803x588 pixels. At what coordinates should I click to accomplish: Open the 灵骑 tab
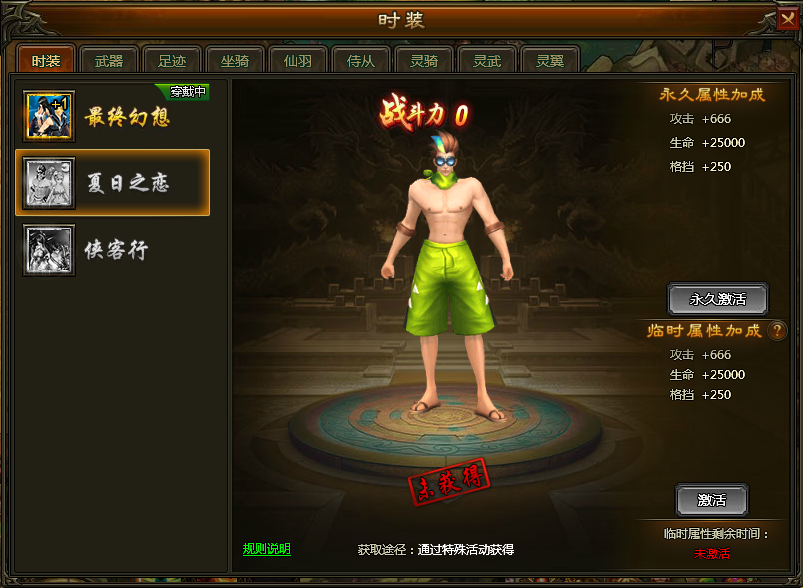click(424, 61)
